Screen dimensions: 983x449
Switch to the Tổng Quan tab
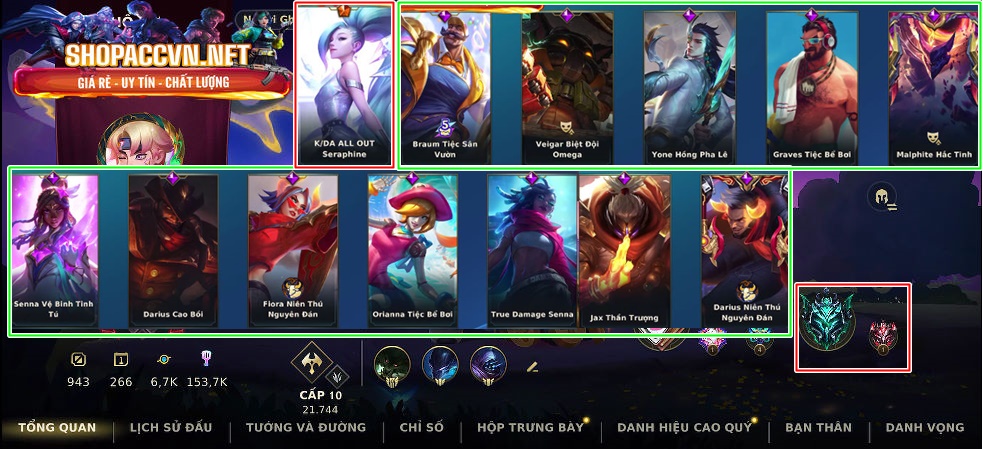[x=57, y=427]
